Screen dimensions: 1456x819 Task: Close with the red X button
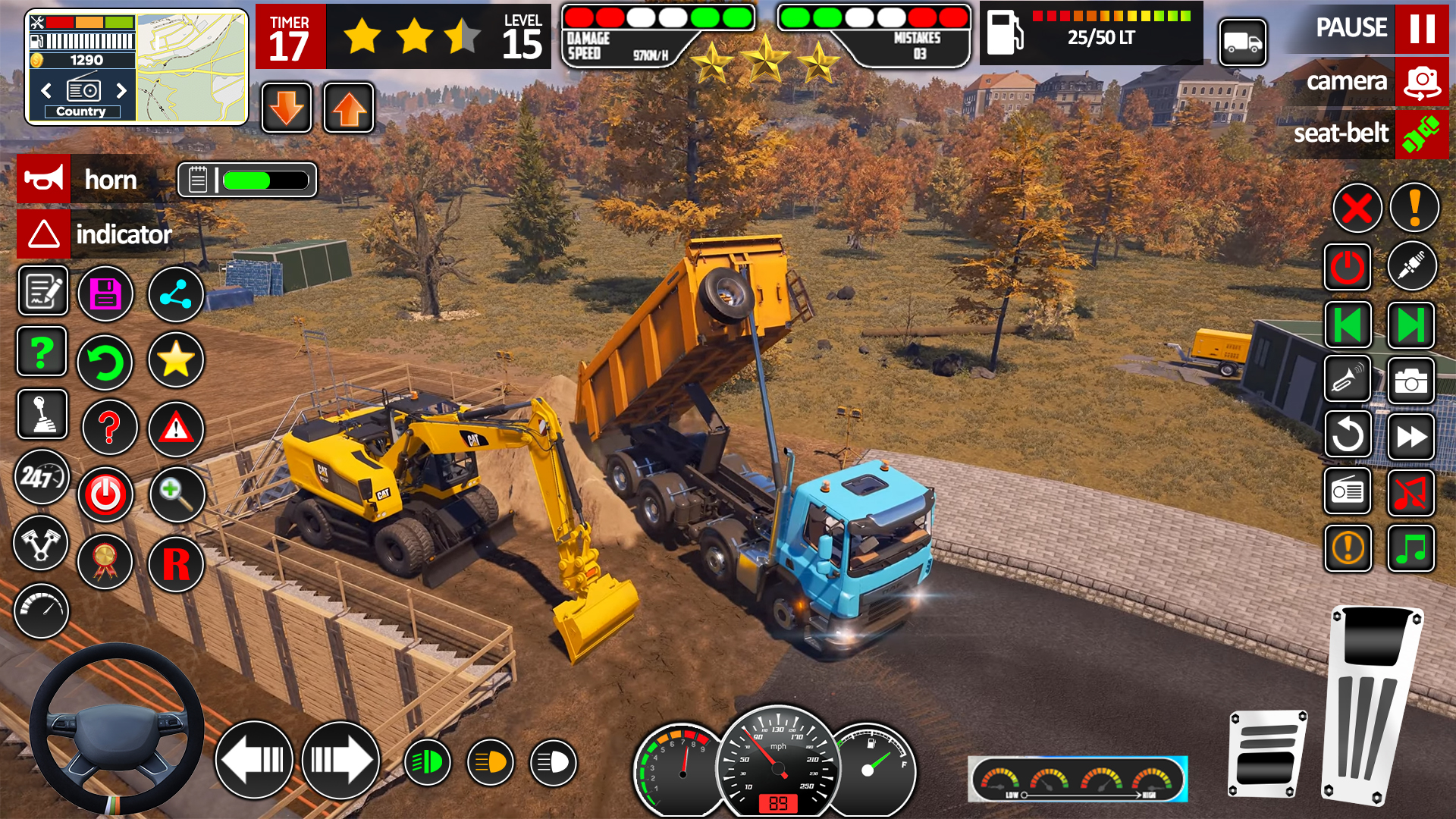[x=1357, y=208]
